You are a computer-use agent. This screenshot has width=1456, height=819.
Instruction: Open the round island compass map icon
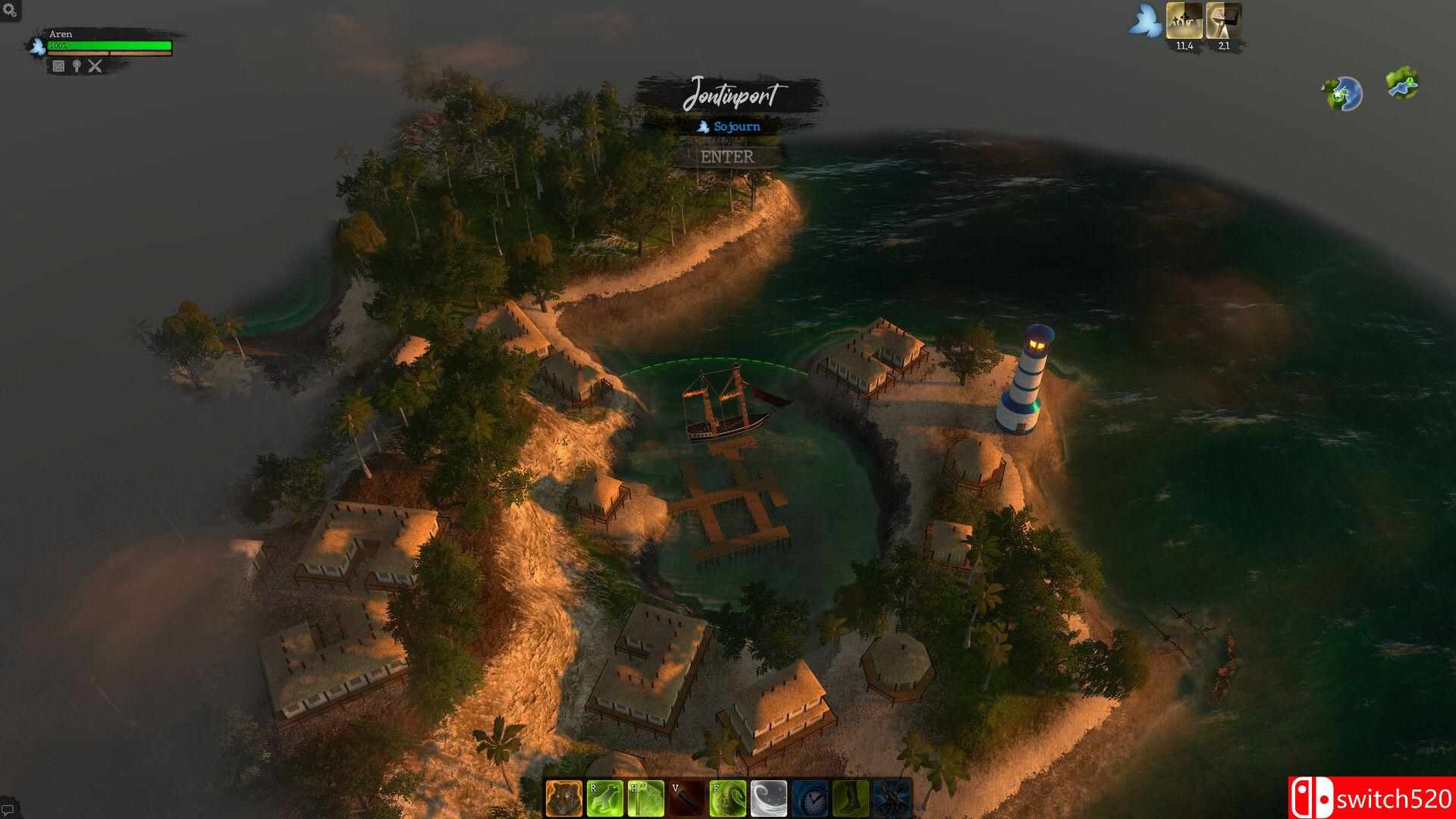tap(1345, 93)
